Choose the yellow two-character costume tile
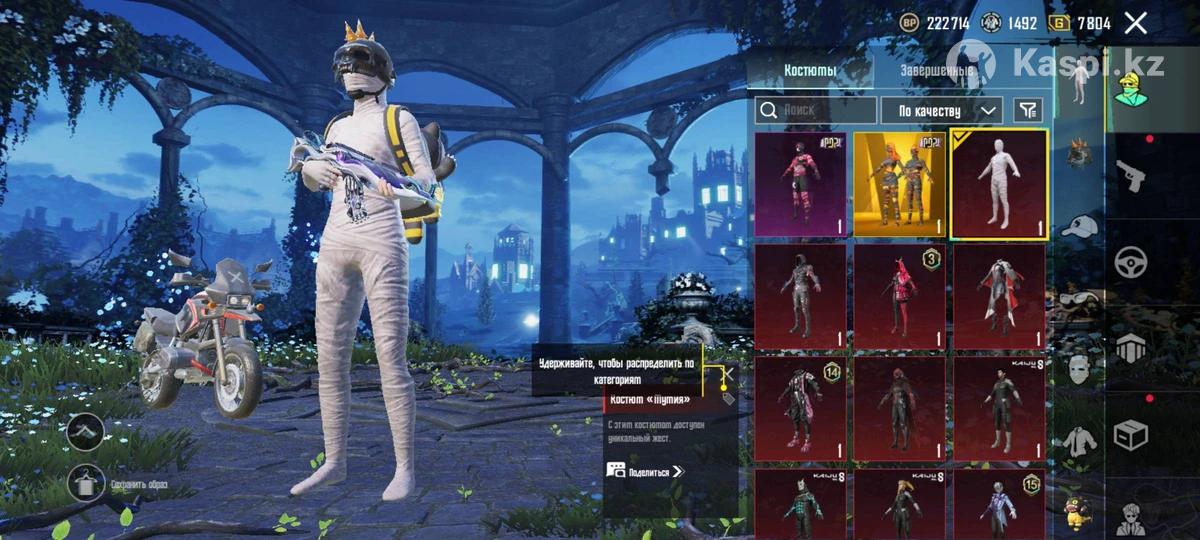 tap(899, 184)
